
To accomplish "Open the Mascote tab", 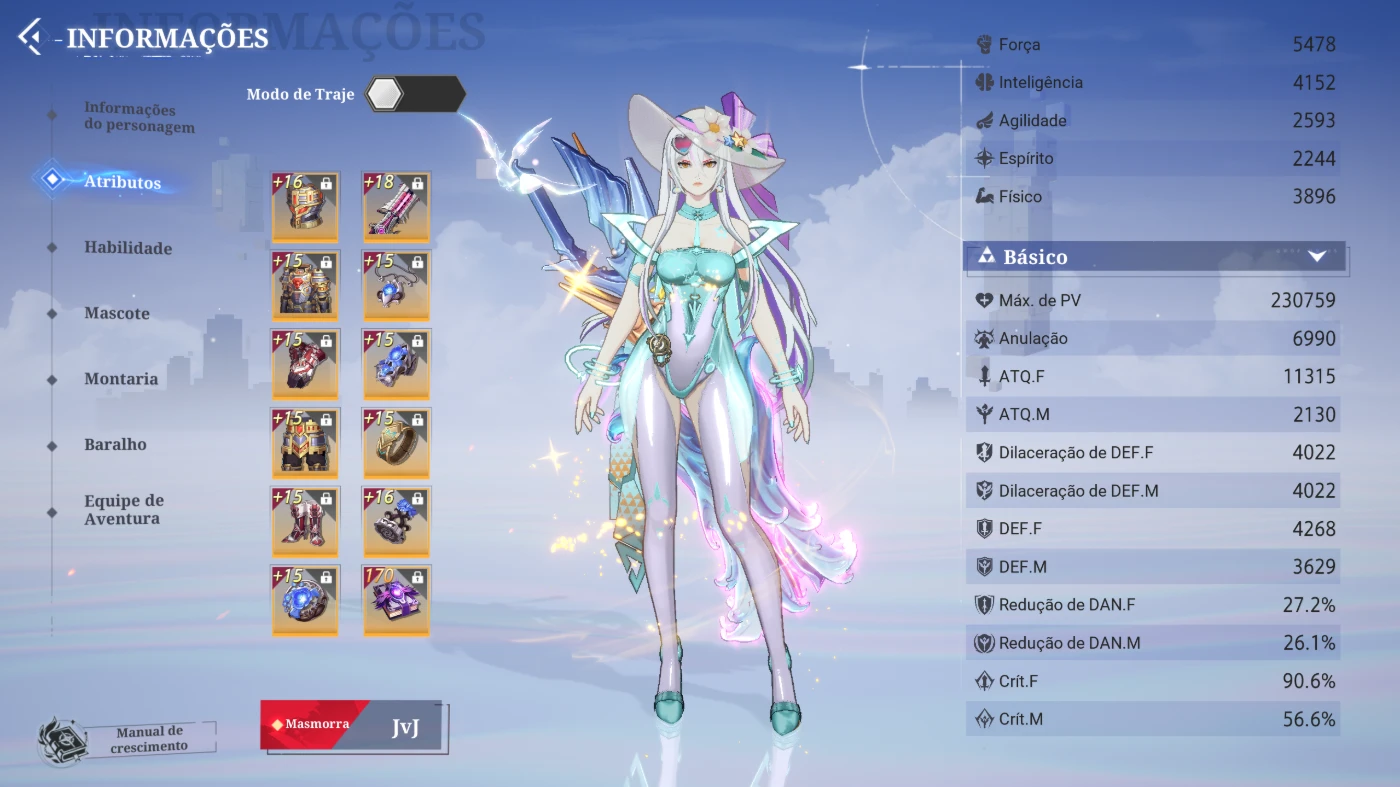I will (116, 313).
